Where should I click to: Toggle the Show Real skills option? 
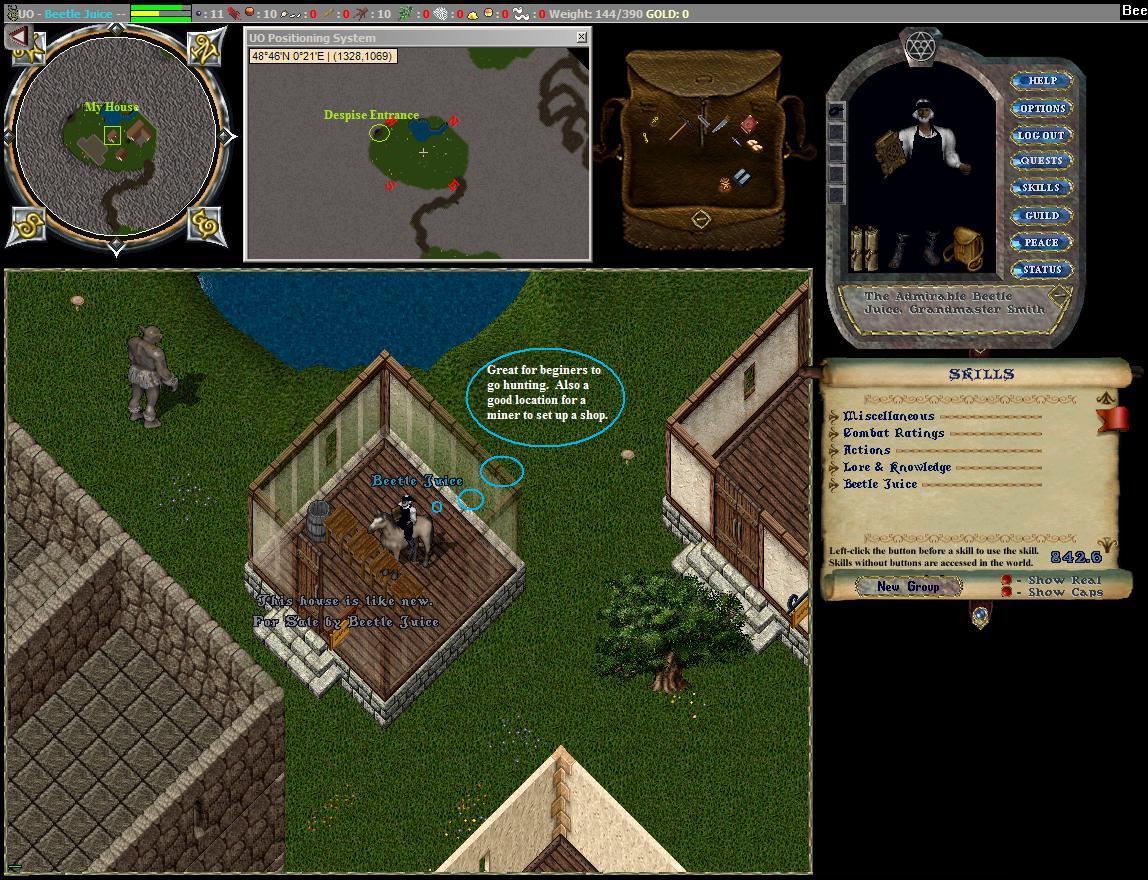[1007, 580]
